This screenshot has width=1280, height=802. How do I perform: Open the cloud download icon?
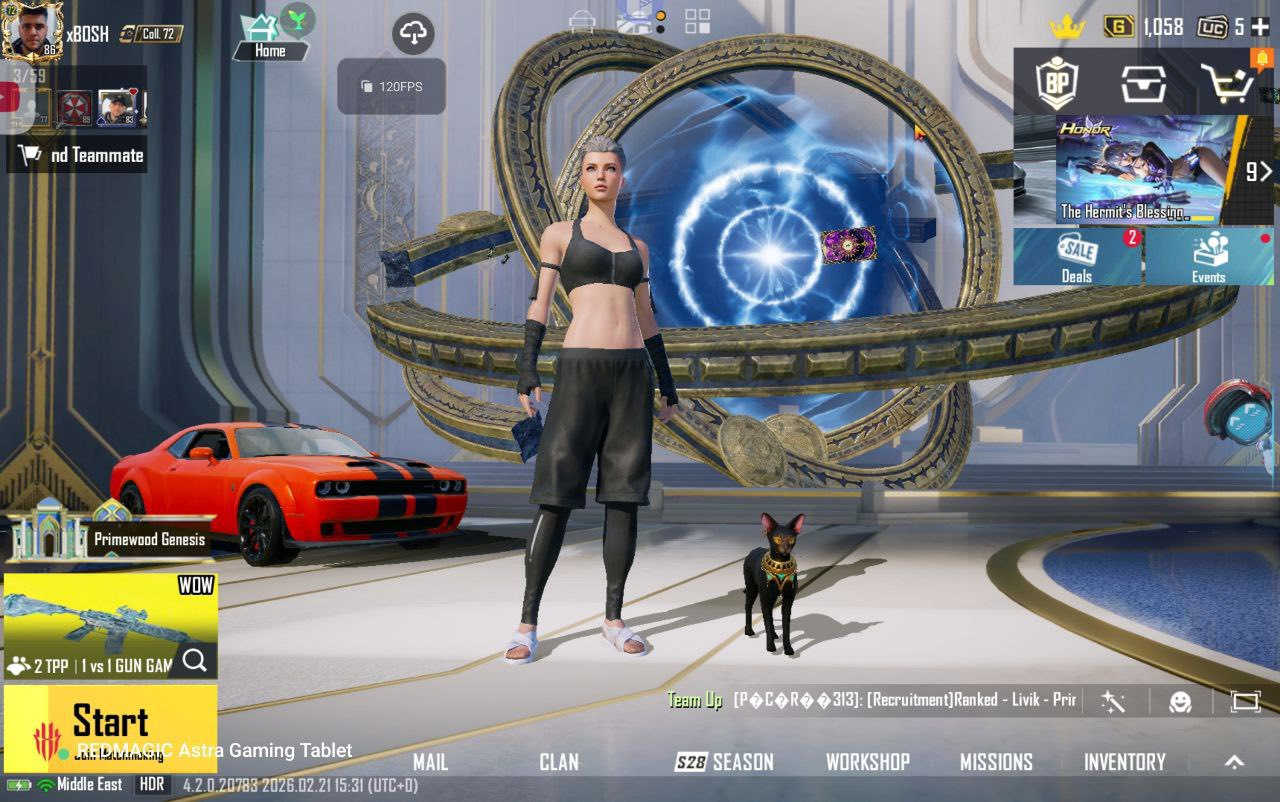coord(413,34)
